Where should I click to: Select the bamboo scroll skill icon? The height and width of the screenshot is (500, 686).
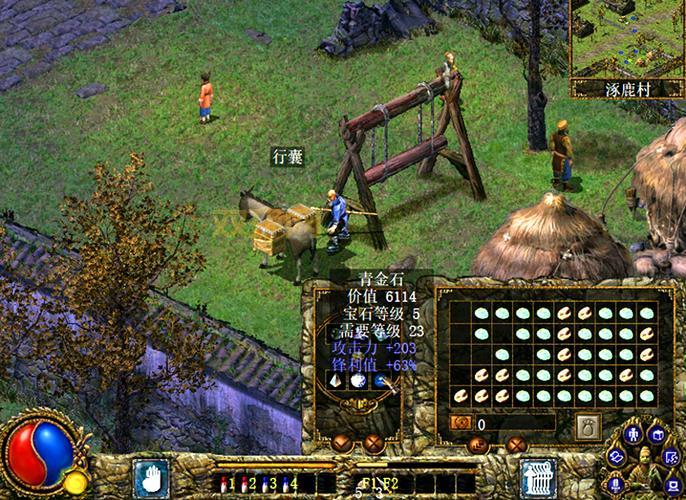tap(539, 477)
